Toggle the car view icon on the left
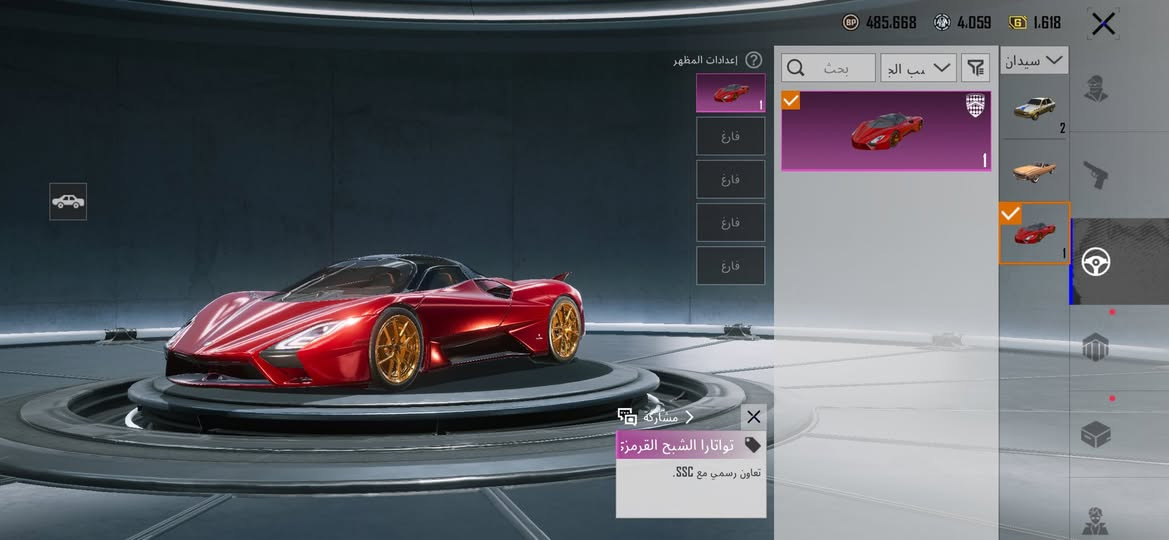 pyautogui.click(x=68, y=201)
